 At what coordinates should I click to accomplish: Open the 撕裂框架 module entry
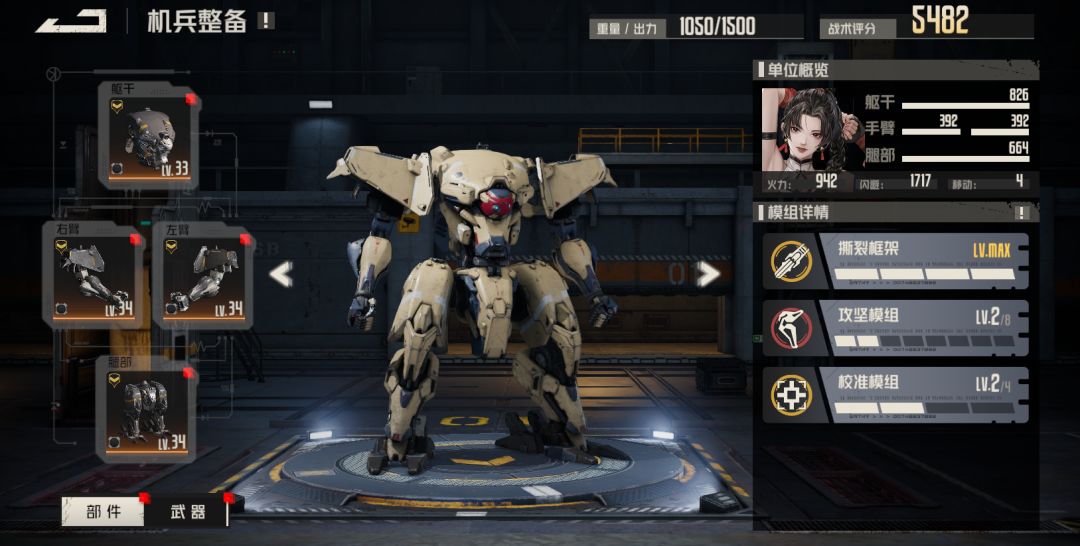pyautogui.click(x=895, y=260)
